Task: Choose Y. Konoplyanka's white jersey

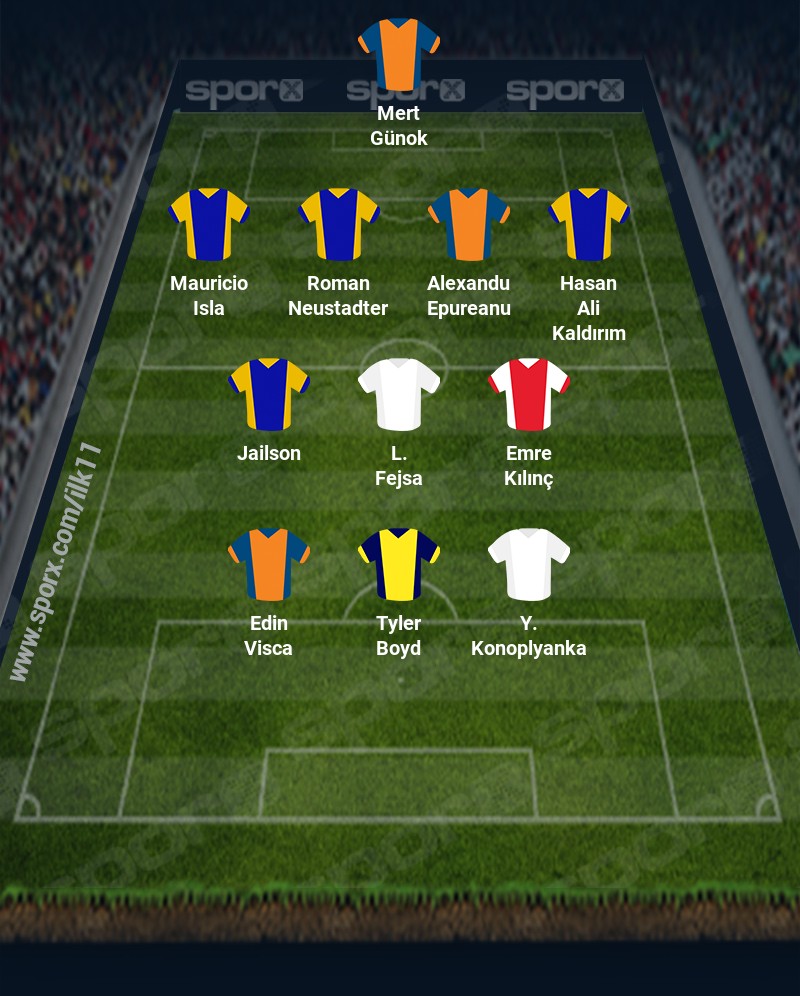Action: pos(529,564)
